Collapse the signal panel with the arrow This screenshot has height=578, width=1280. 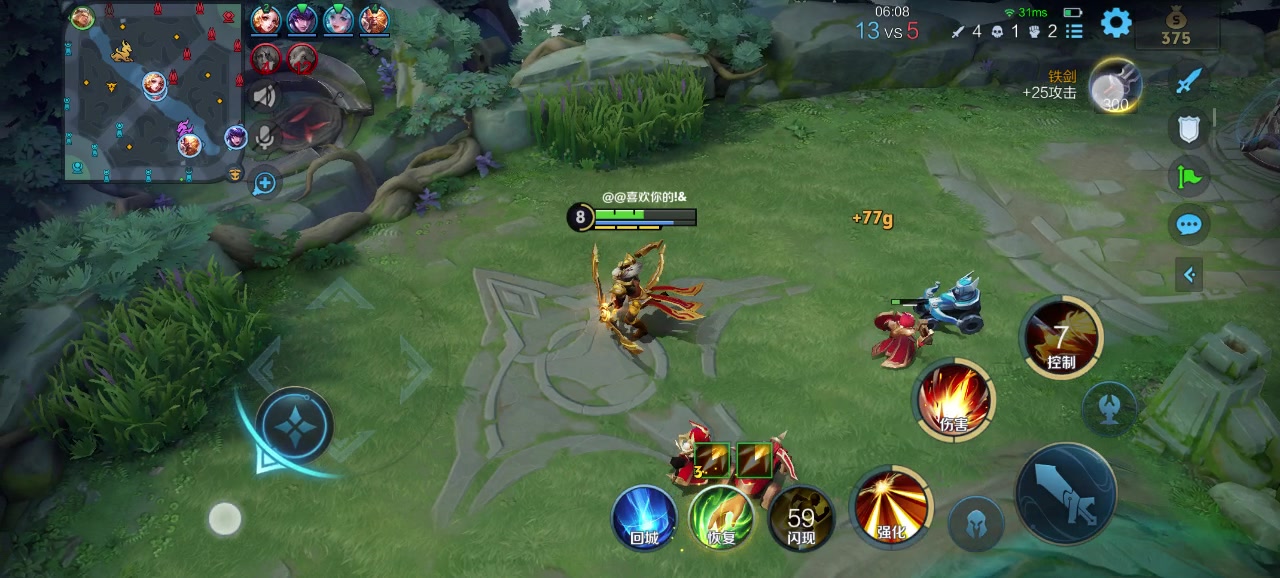click(x=1188, y=274)
